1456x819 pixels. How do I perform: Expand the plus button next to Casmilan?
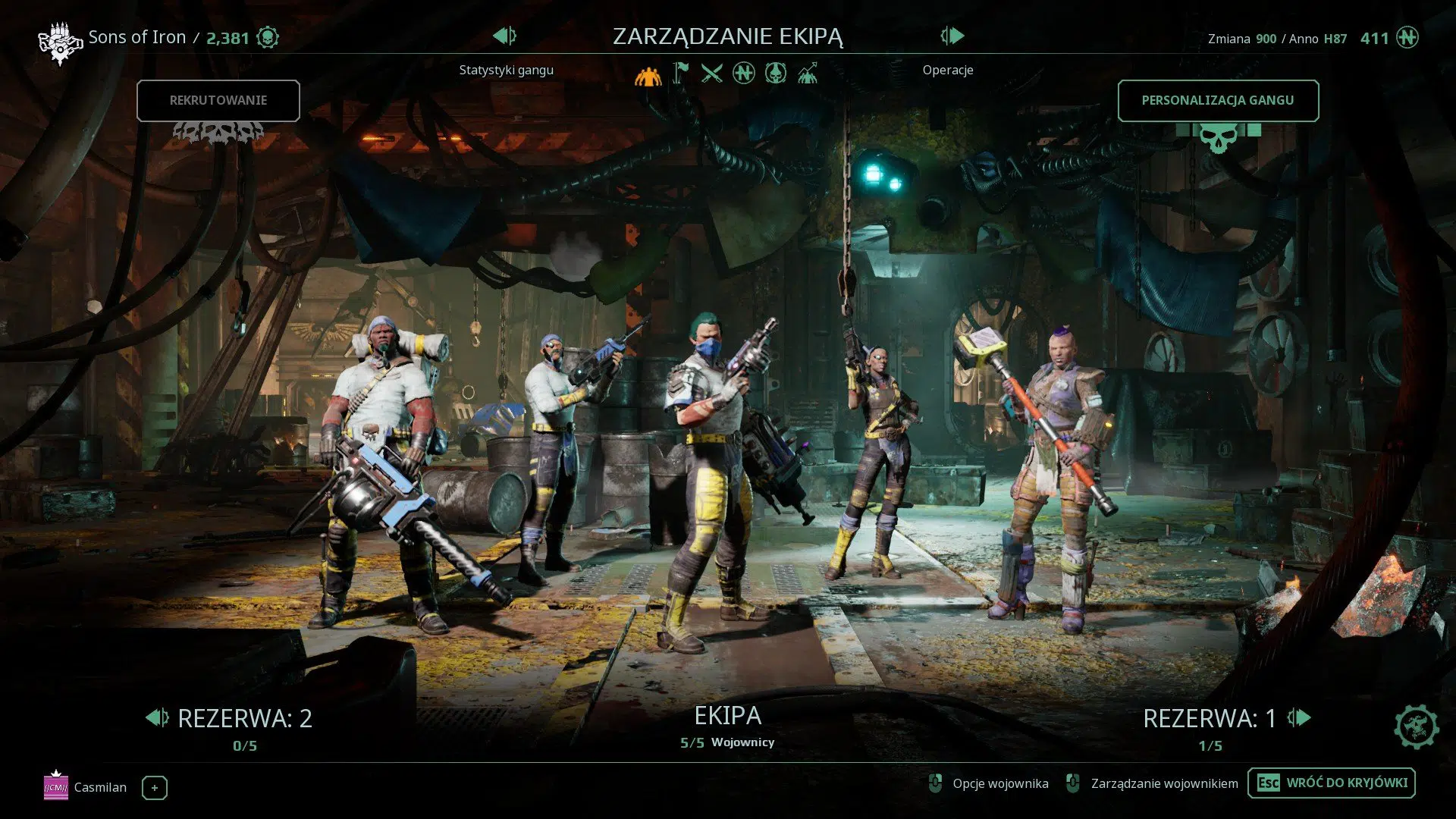(154, 788)
